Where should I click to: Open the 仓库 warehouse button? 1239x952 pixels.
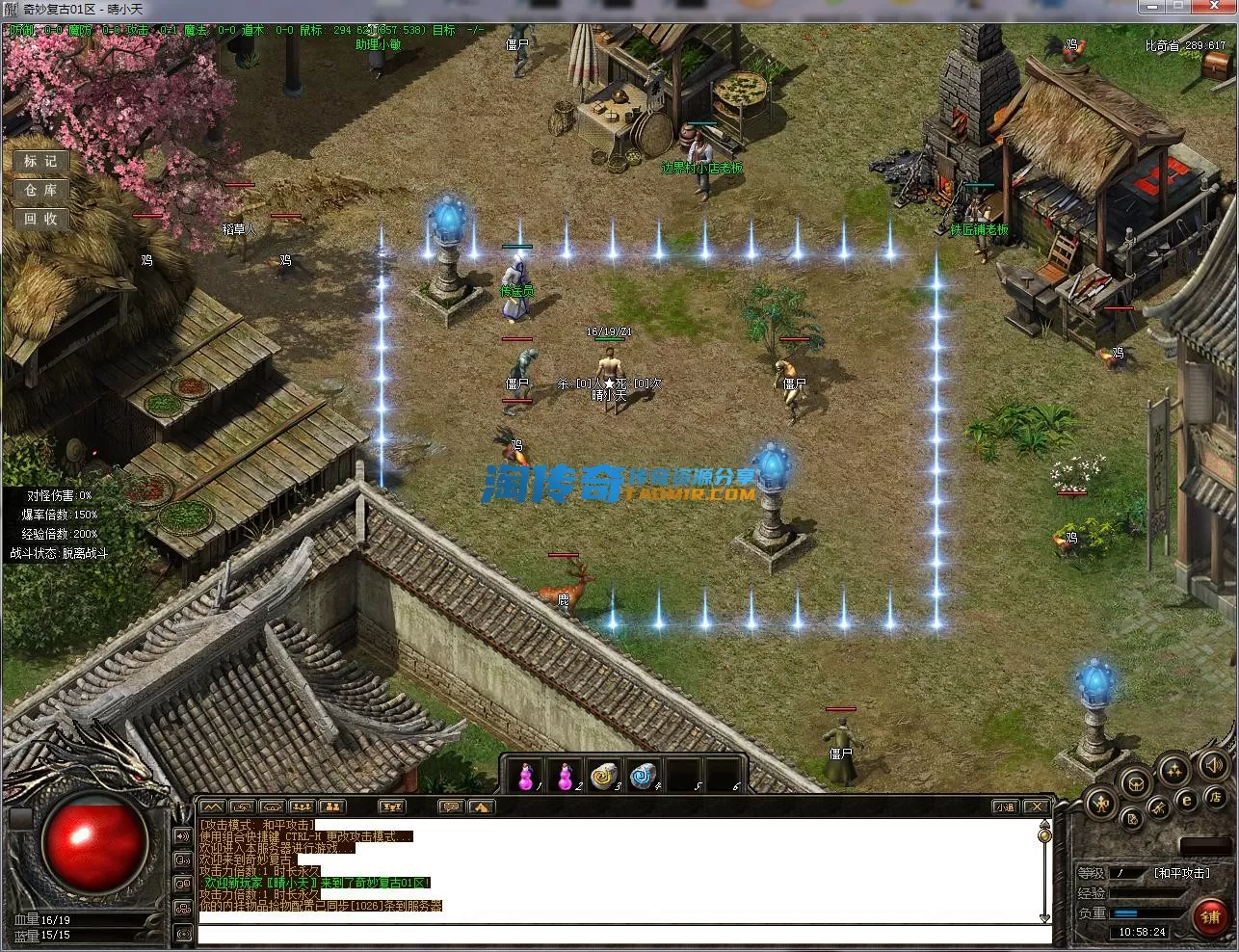click(41, 190)
